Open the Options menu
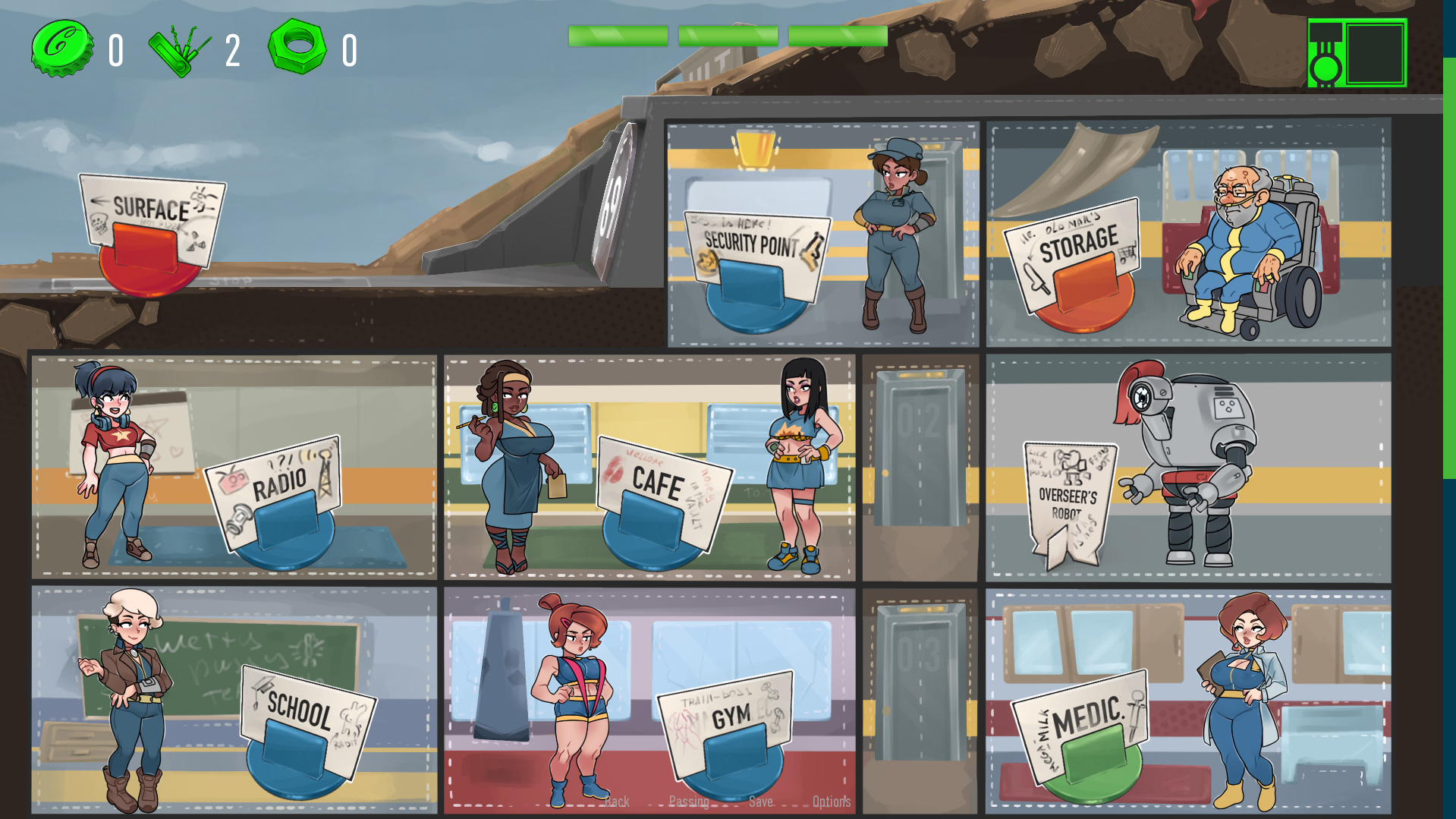Image resolution: width=1456 pixels, height=819 pixels. 832,802
